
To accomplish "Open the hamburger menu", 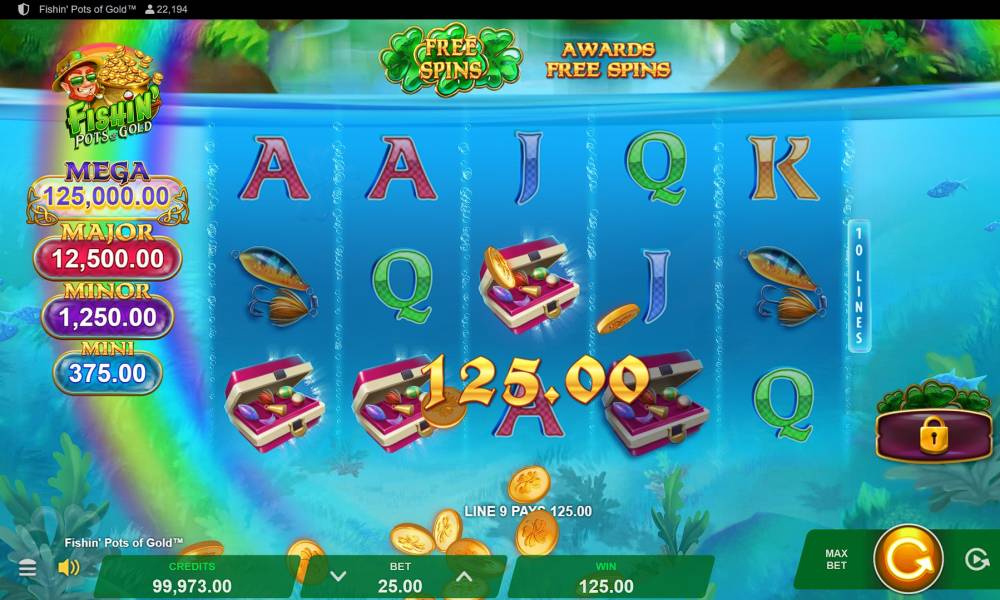I will tap(28, 568).
